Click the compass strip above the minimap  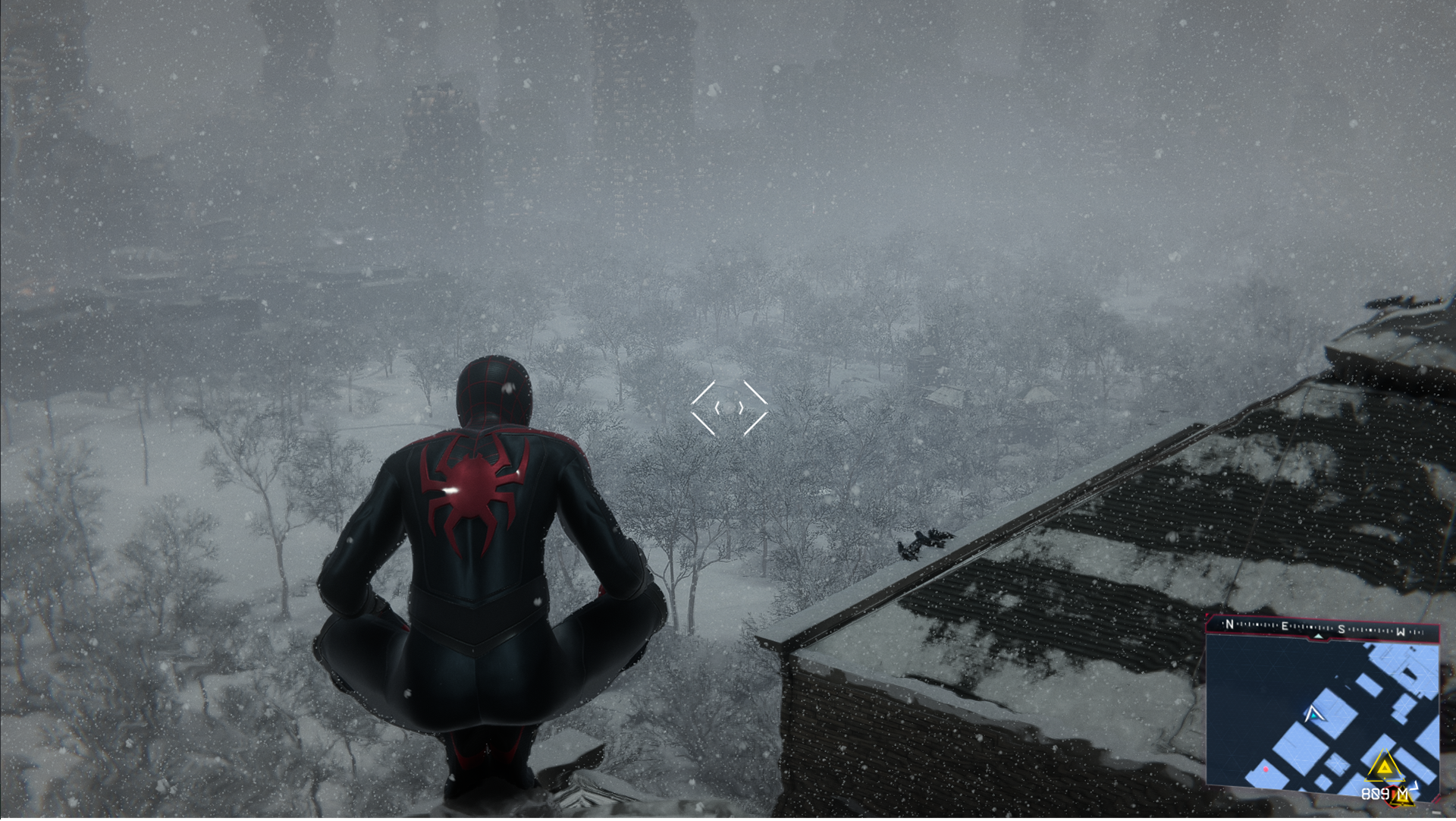[x=1323, y=628]
